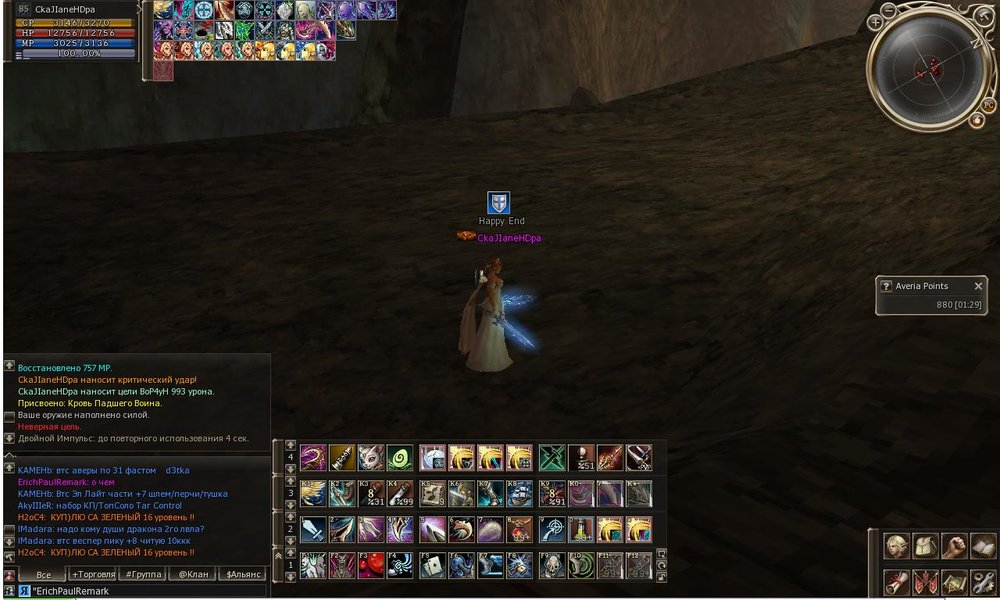Use the green spiral skill on bar 4
Image resolution: width=1000 pixels, height=600 pixels.
400,458
